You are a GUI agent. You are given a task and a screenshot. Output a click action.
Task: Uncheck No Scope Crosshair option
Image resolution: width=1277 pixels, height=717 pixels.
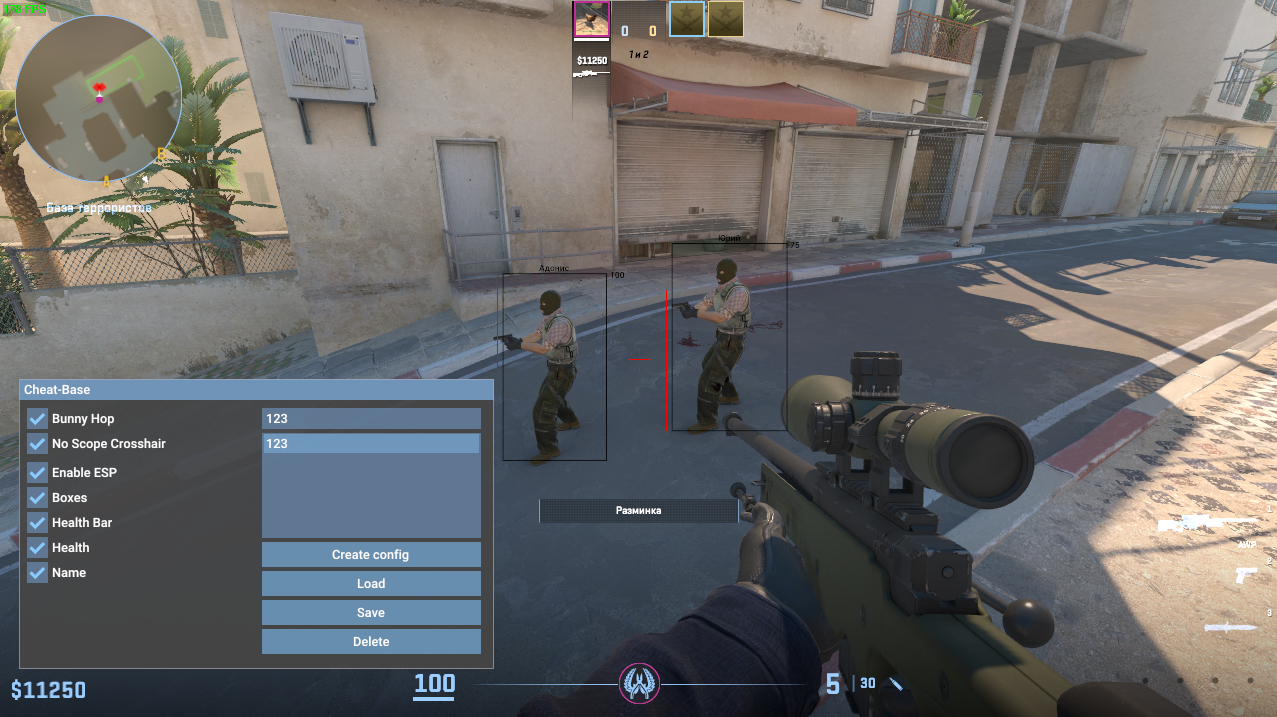(x=37, y=444)
